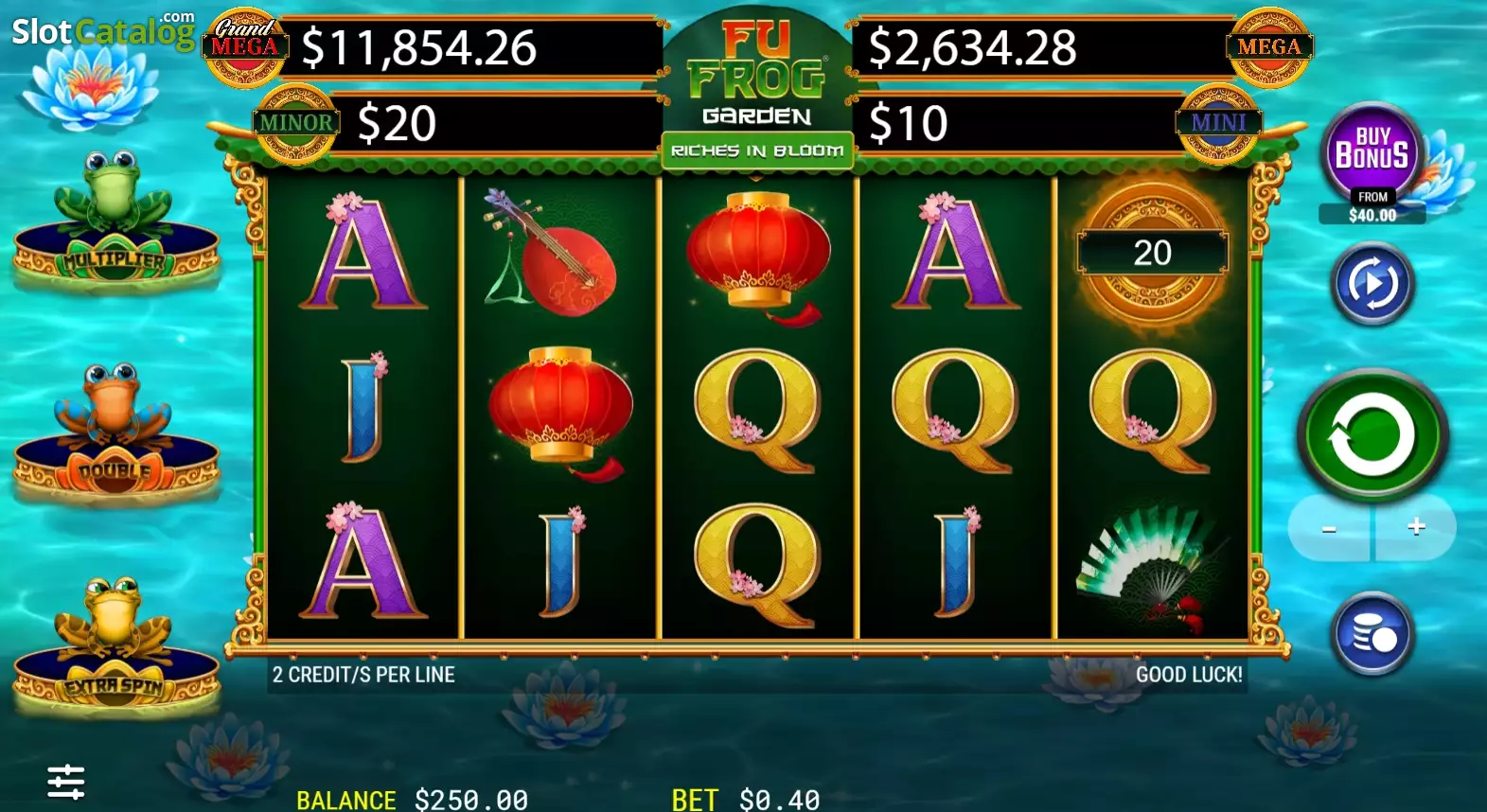Open the coin stack bet options
This screenshot has width=1487, height=812.
[x=1372, y=634]
